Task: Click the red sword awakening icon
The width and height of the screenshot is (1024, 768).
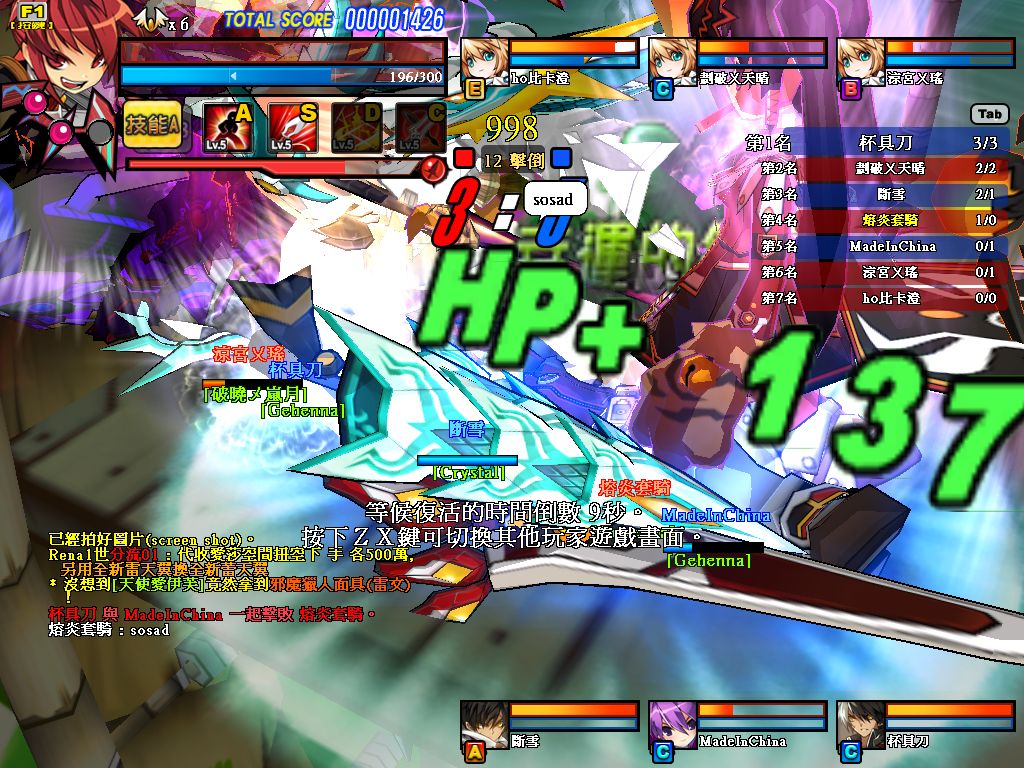Action: 433,168
